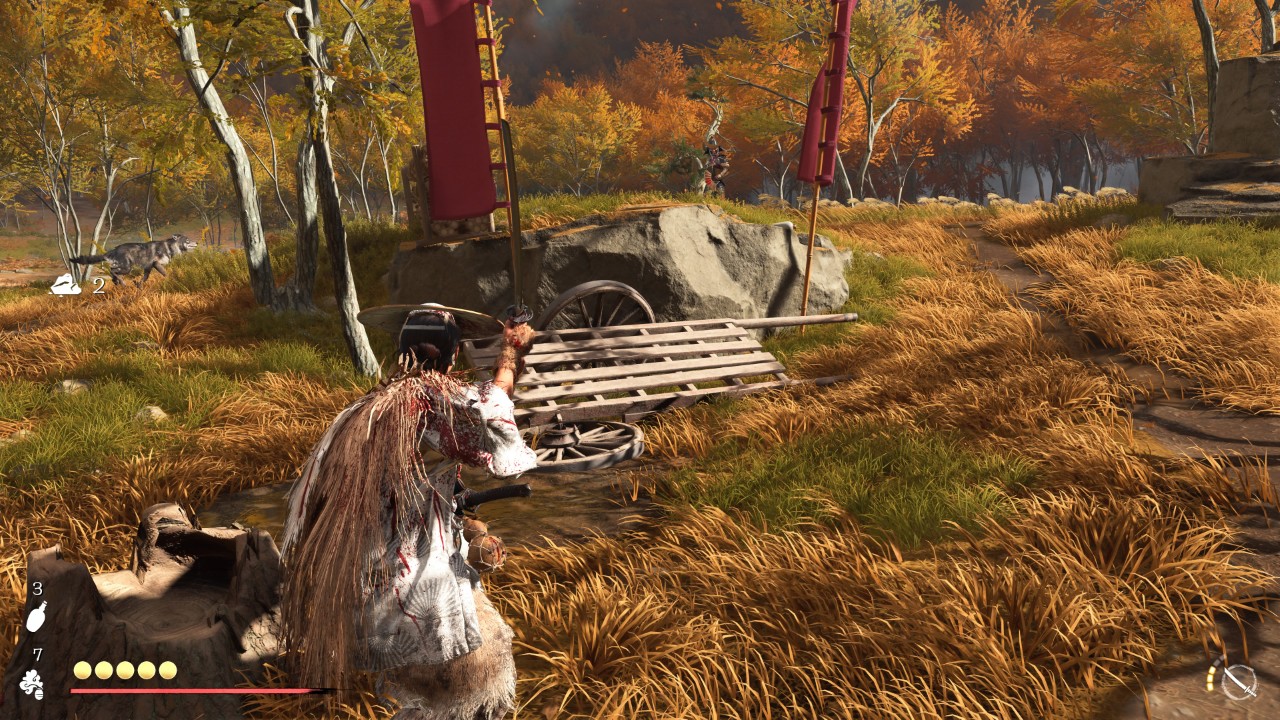Select the sake bottle healing item

click(36, 617)
